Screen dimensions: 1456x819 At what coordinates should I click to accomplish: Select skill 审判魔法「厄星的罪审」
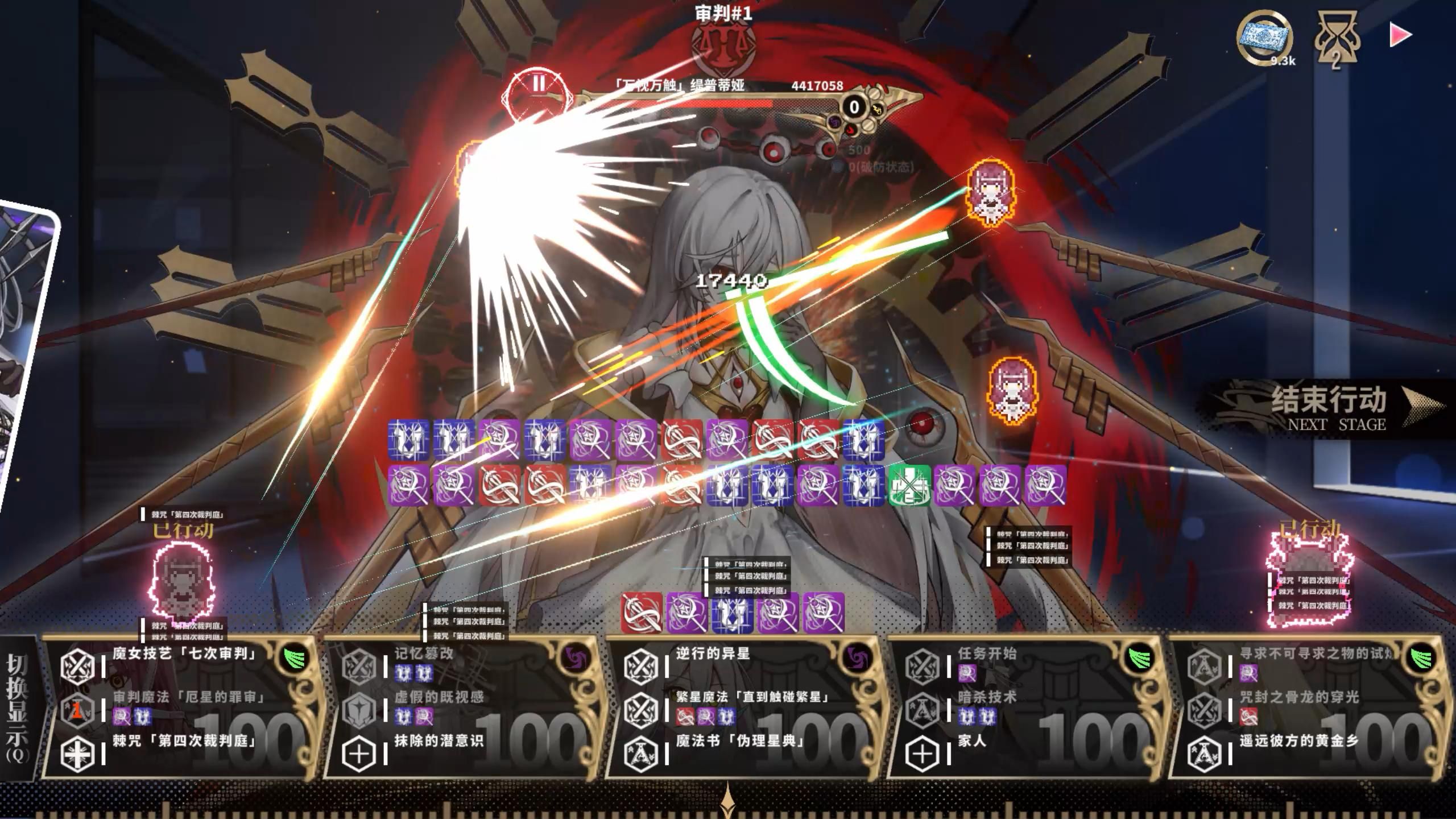pyautogui.click(x=189, y=697)
